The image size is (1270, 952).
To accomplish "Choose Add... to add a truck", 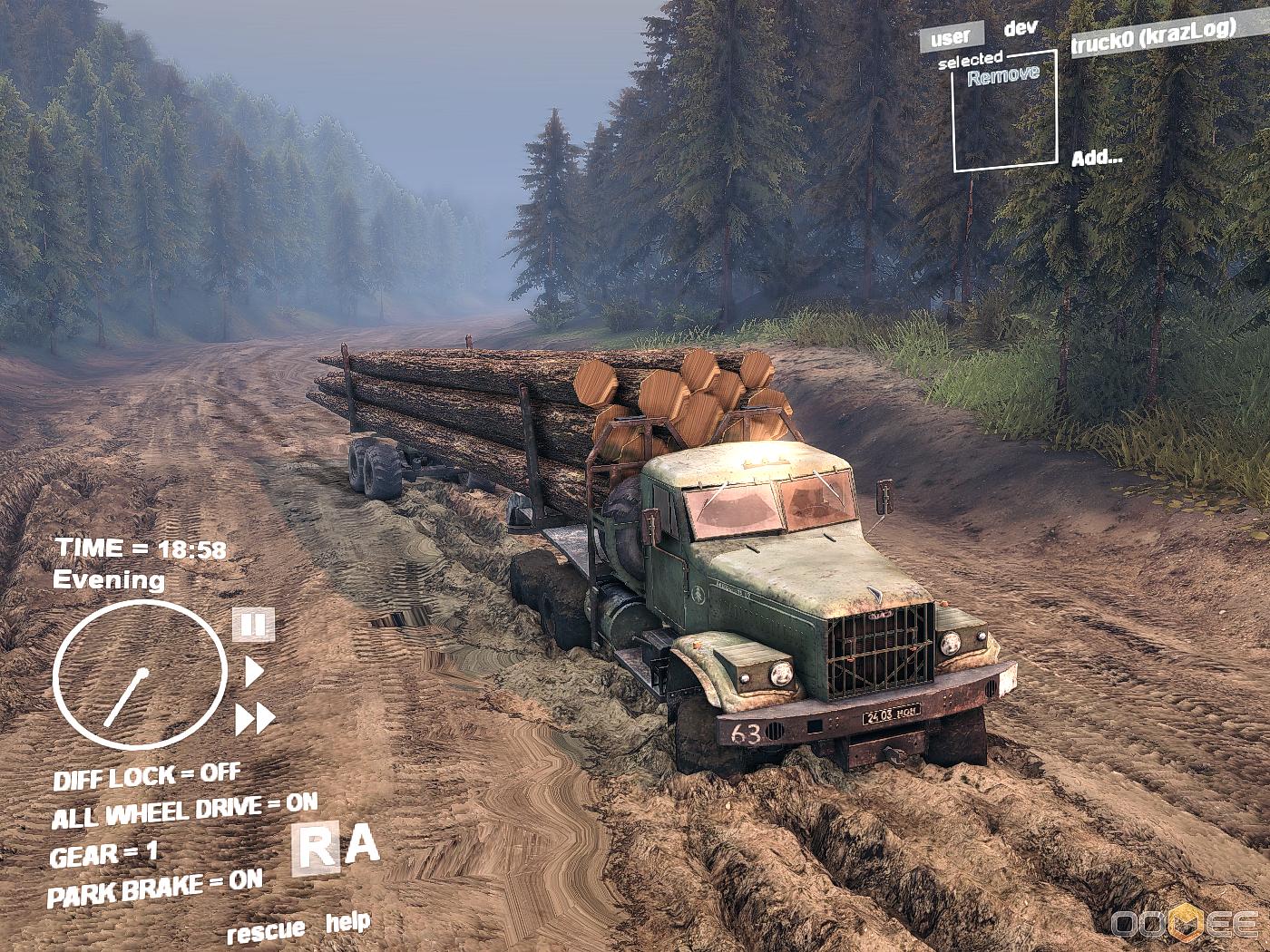I will 1096,158.
